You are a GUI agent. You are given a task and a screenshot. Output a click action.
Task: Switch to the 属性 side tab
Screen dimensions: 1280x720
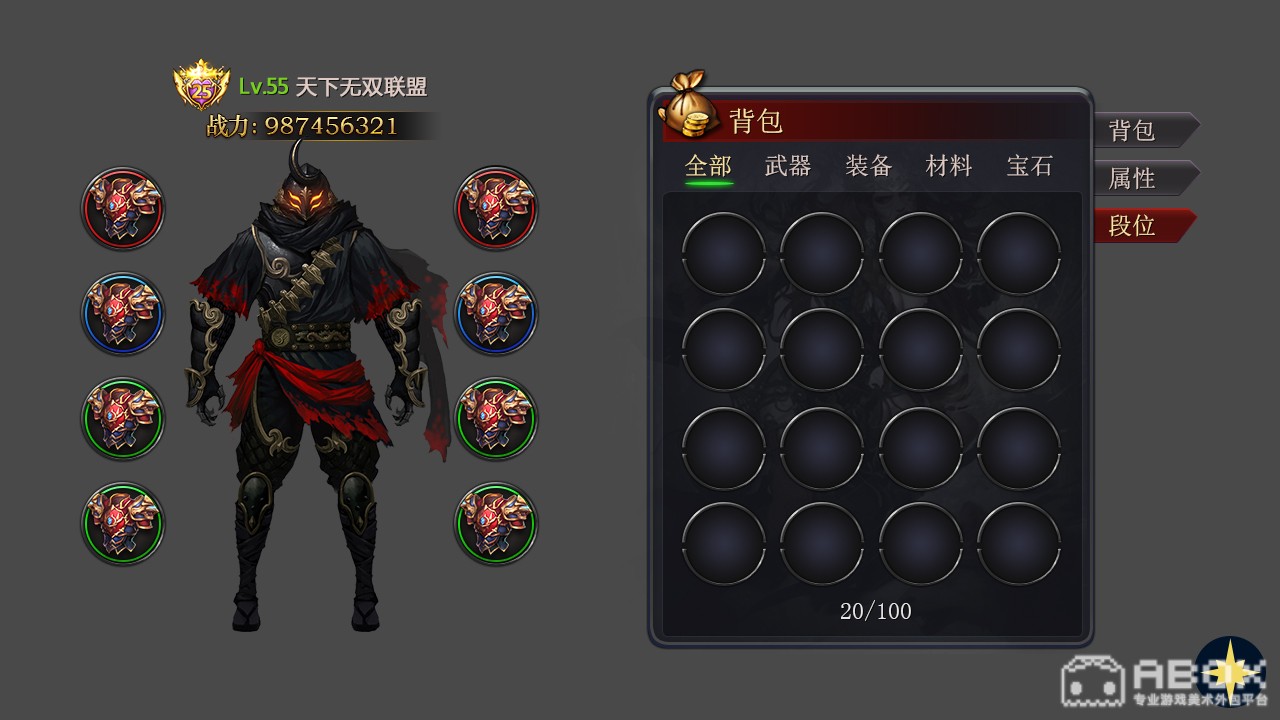point(1140,178)
